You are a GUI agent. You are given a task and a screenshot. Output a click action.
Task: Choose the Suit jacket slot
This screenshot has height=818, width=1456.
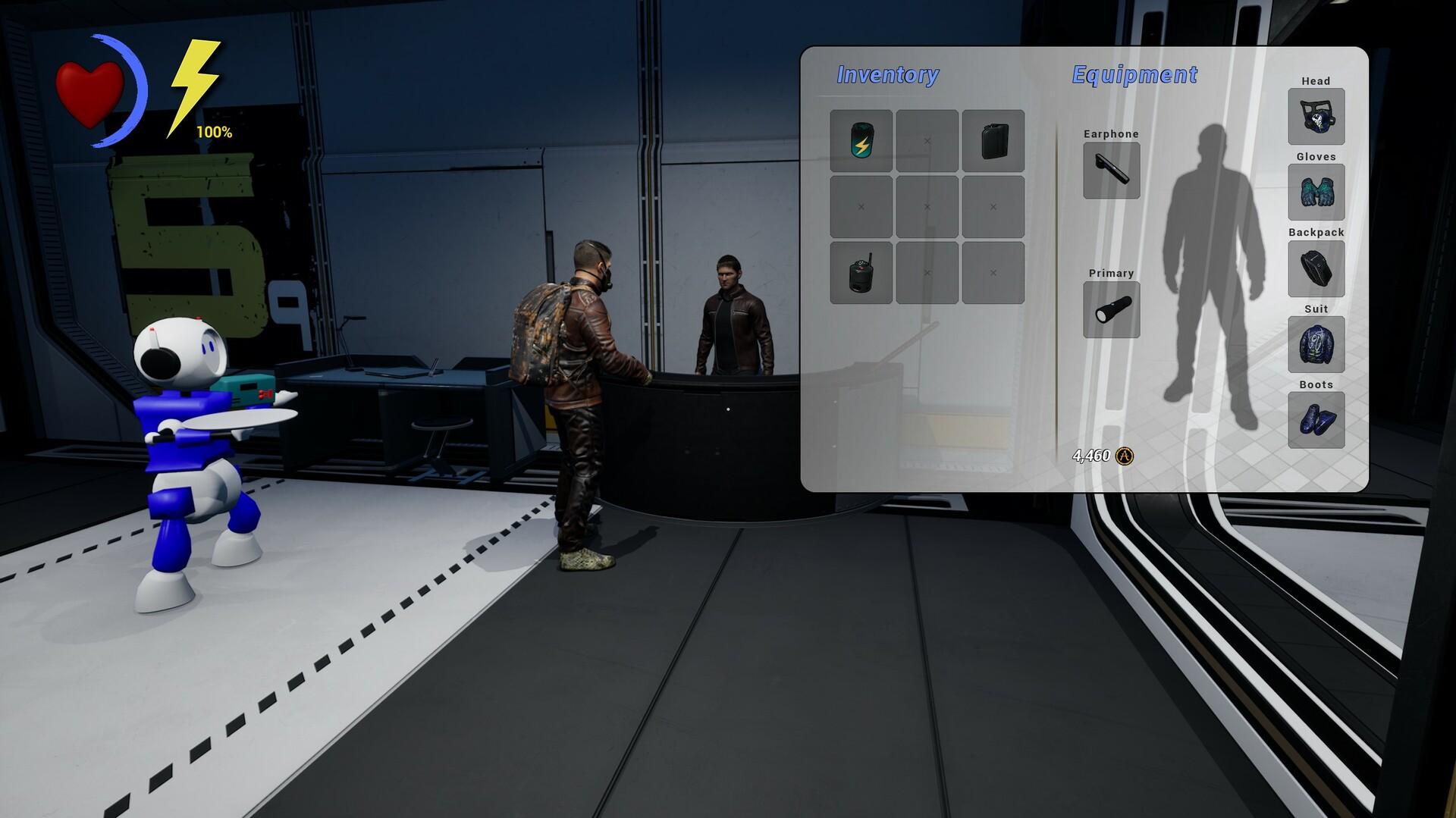(1316, 344)
